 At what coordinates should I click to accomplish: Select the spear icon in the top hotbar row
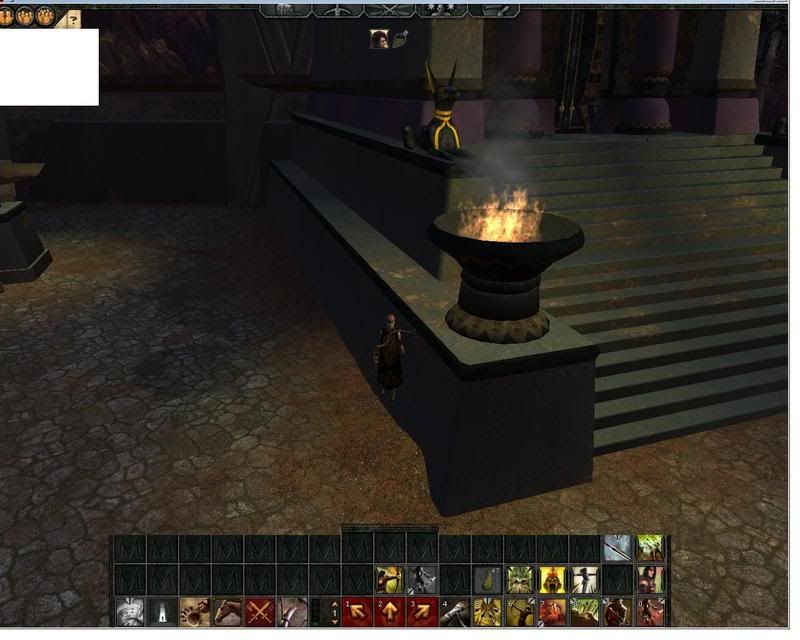(617, 548)
